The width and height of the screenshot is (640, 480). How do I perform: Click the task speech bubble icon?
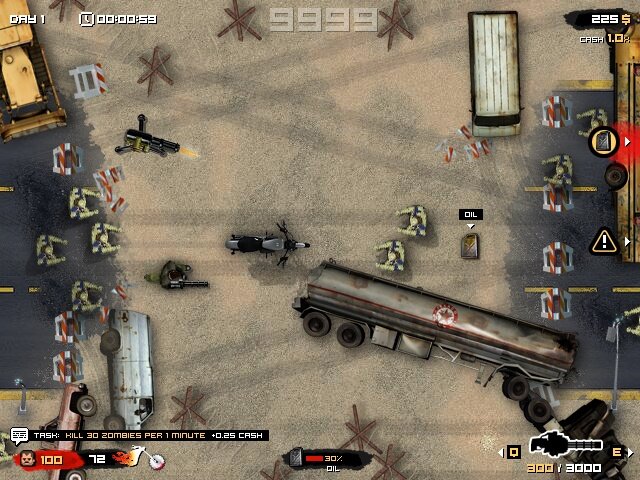[19, 435]
